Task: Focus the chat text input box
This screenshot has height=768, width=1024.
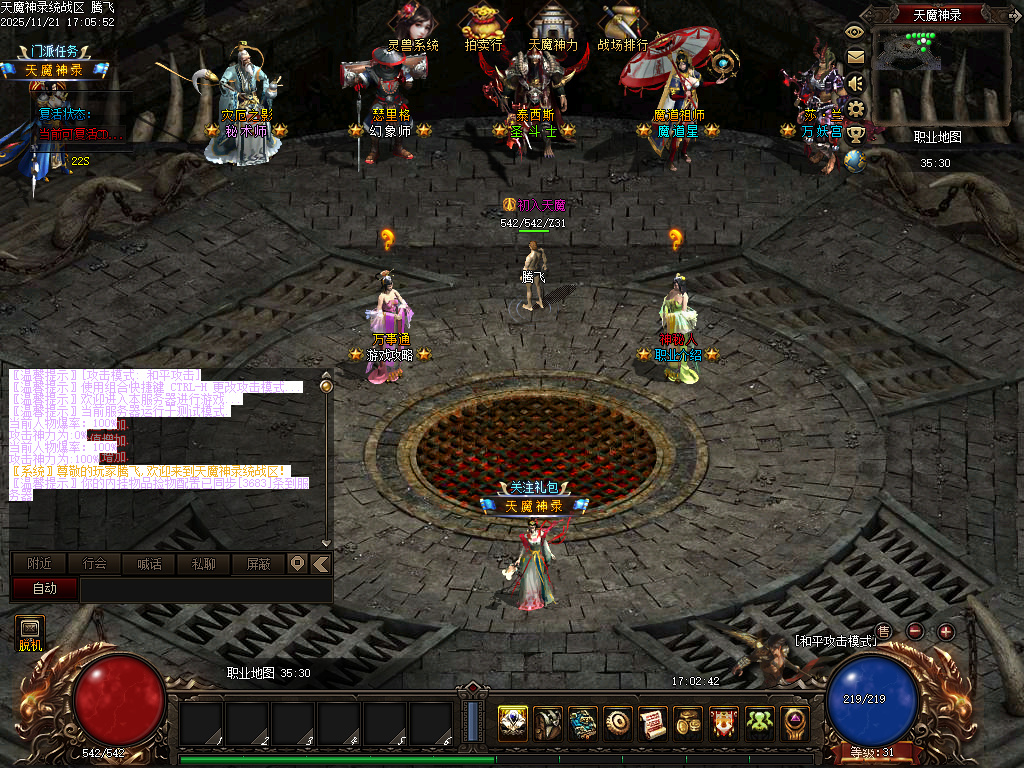Action: 205,590
